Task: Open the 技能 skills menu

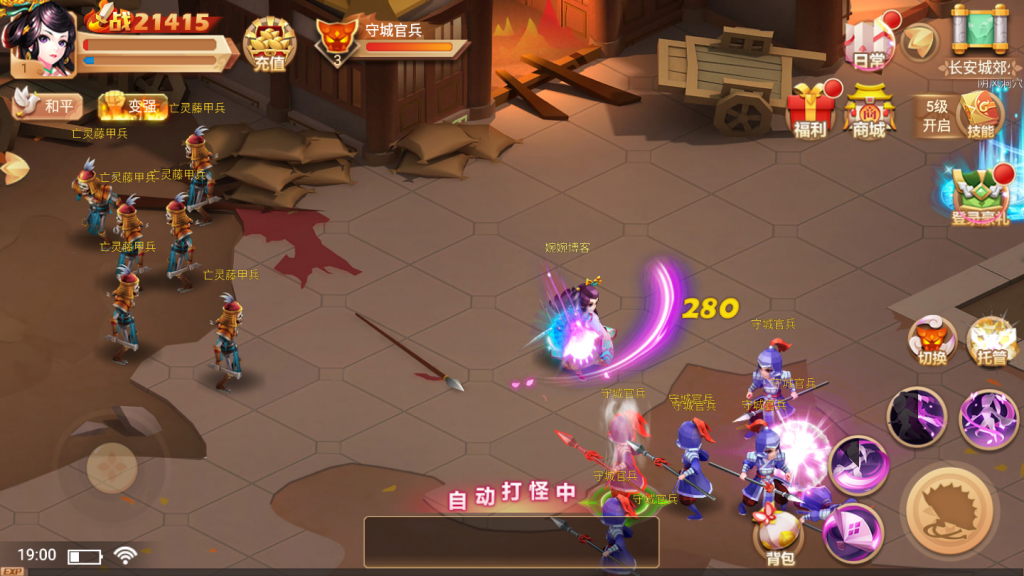Action: (x=980, y=116)
